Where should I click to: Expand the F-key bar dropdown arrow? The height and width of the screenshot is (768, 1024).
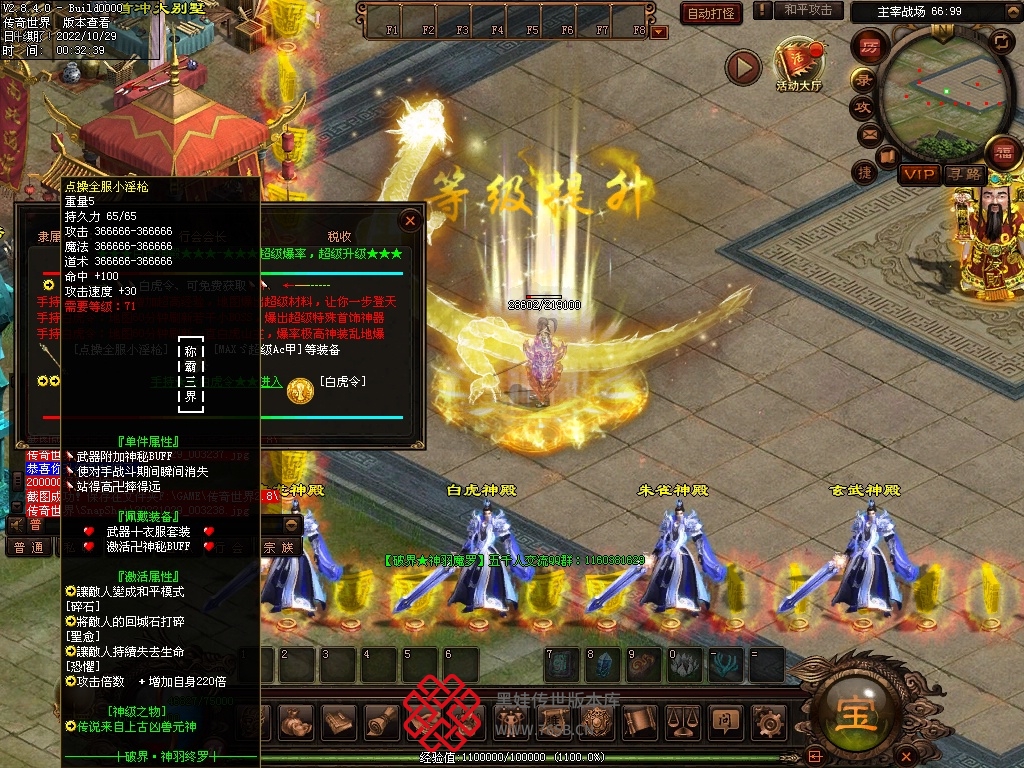658,32
